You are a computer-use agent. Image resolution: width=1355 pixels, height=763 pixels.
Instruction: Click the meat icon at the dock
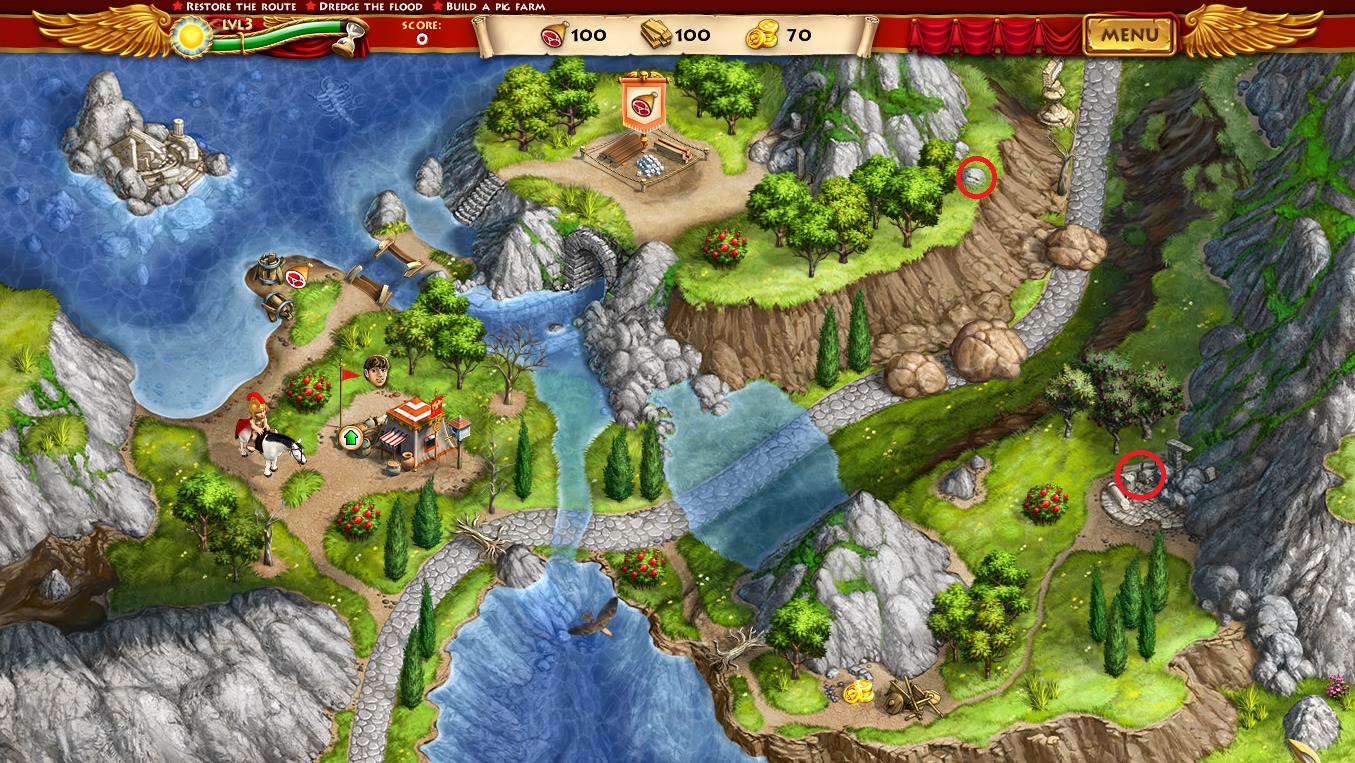click(x=295, y=277)
